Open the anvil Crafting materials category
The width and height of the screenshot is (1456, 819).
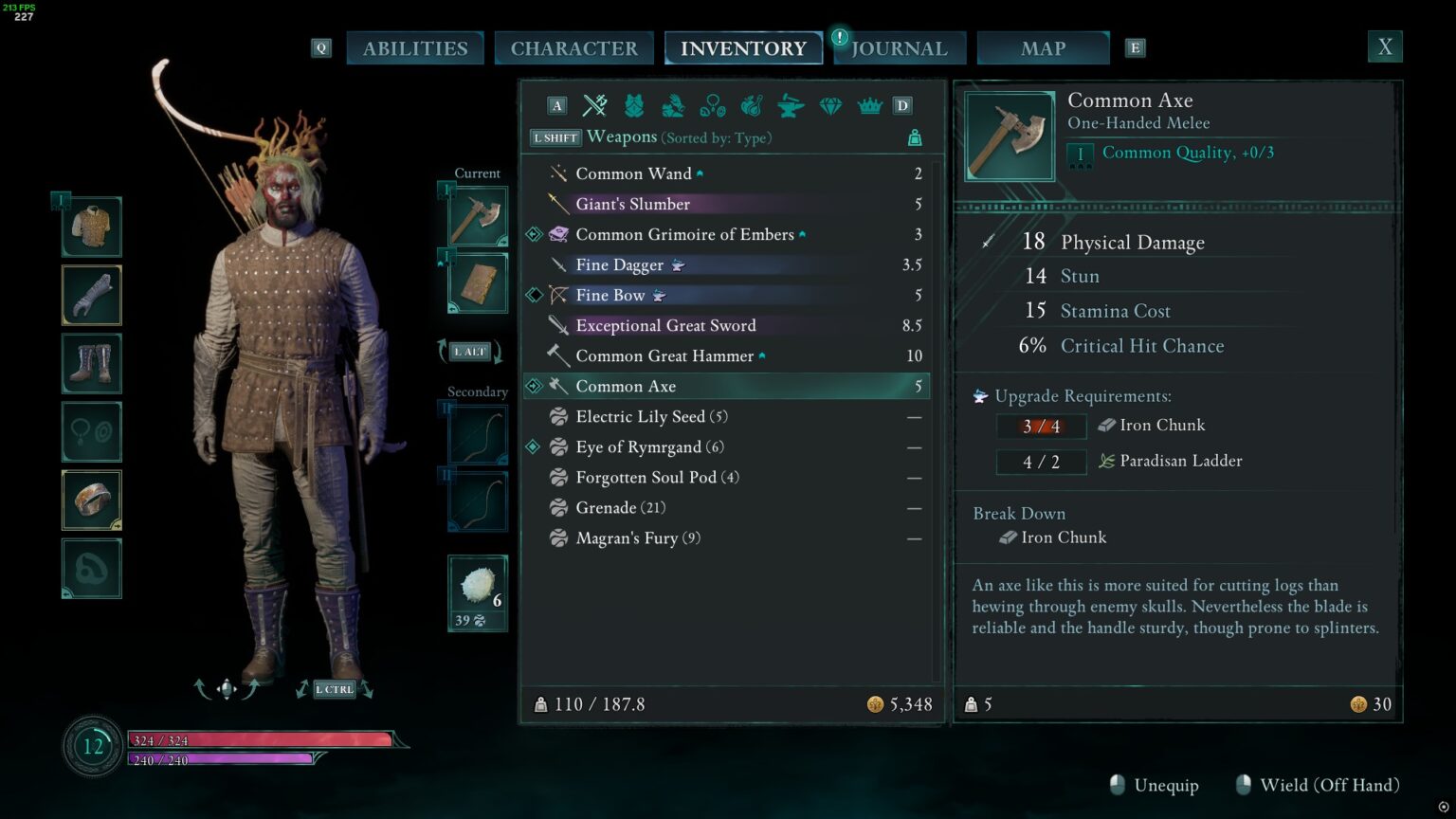(790, 106)
